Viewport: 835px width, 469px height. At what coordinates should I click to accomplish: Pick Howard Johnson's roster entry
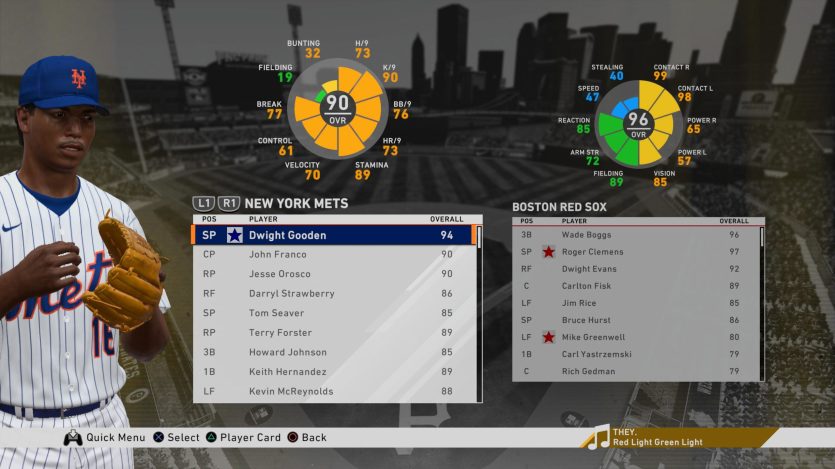tap(330, 352)
